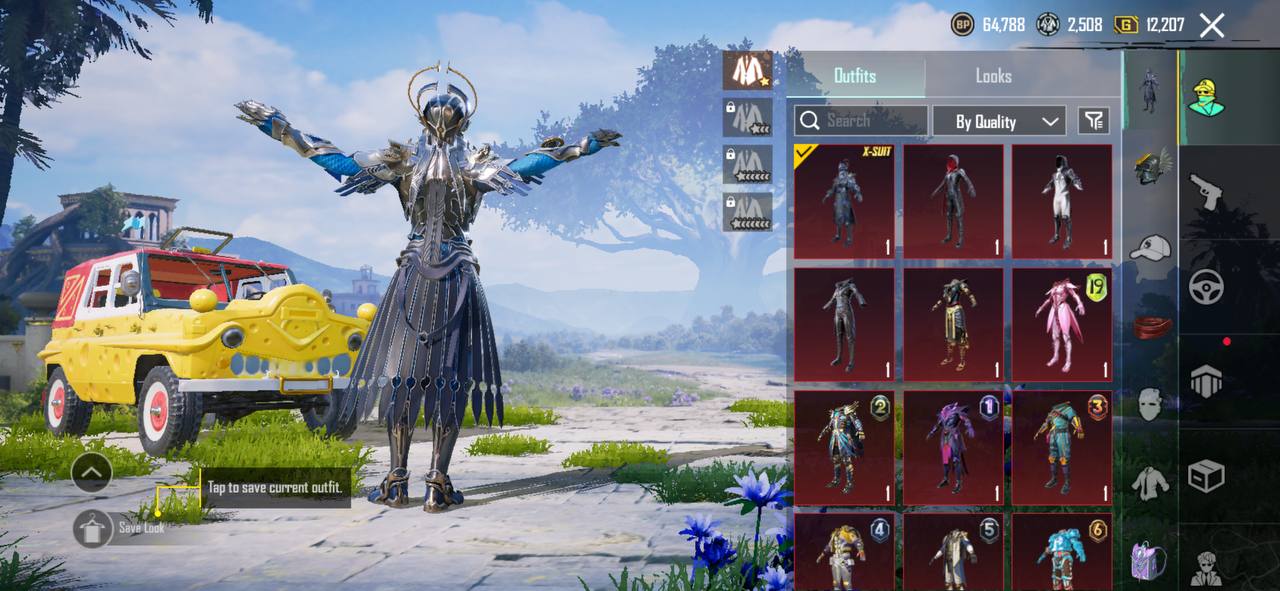Choose the white bodysuit outfit with black hood
The image size is (1280, 591).
coord(1061,201)
